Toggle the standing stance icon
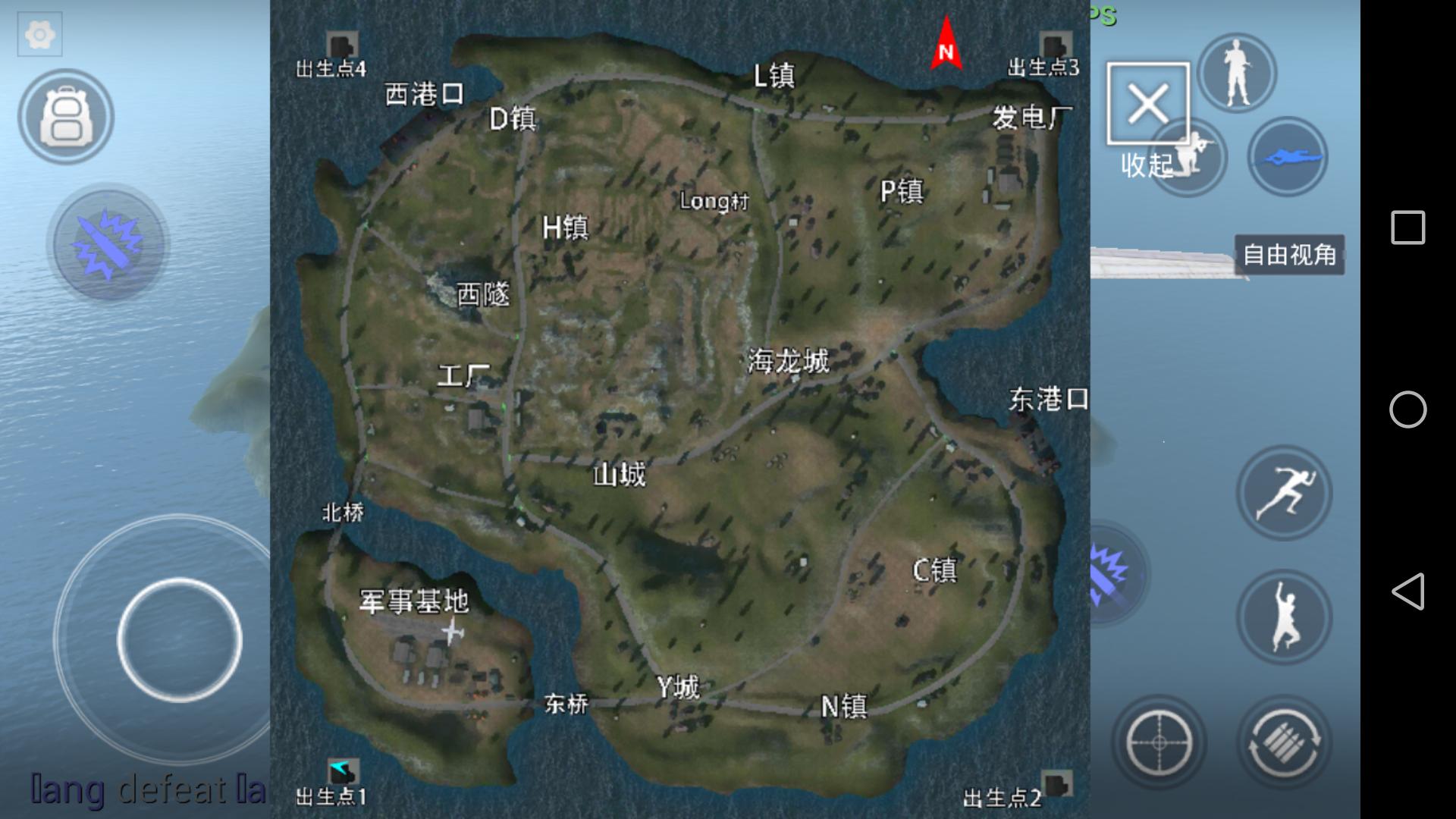 click(x=1236, y=72)
